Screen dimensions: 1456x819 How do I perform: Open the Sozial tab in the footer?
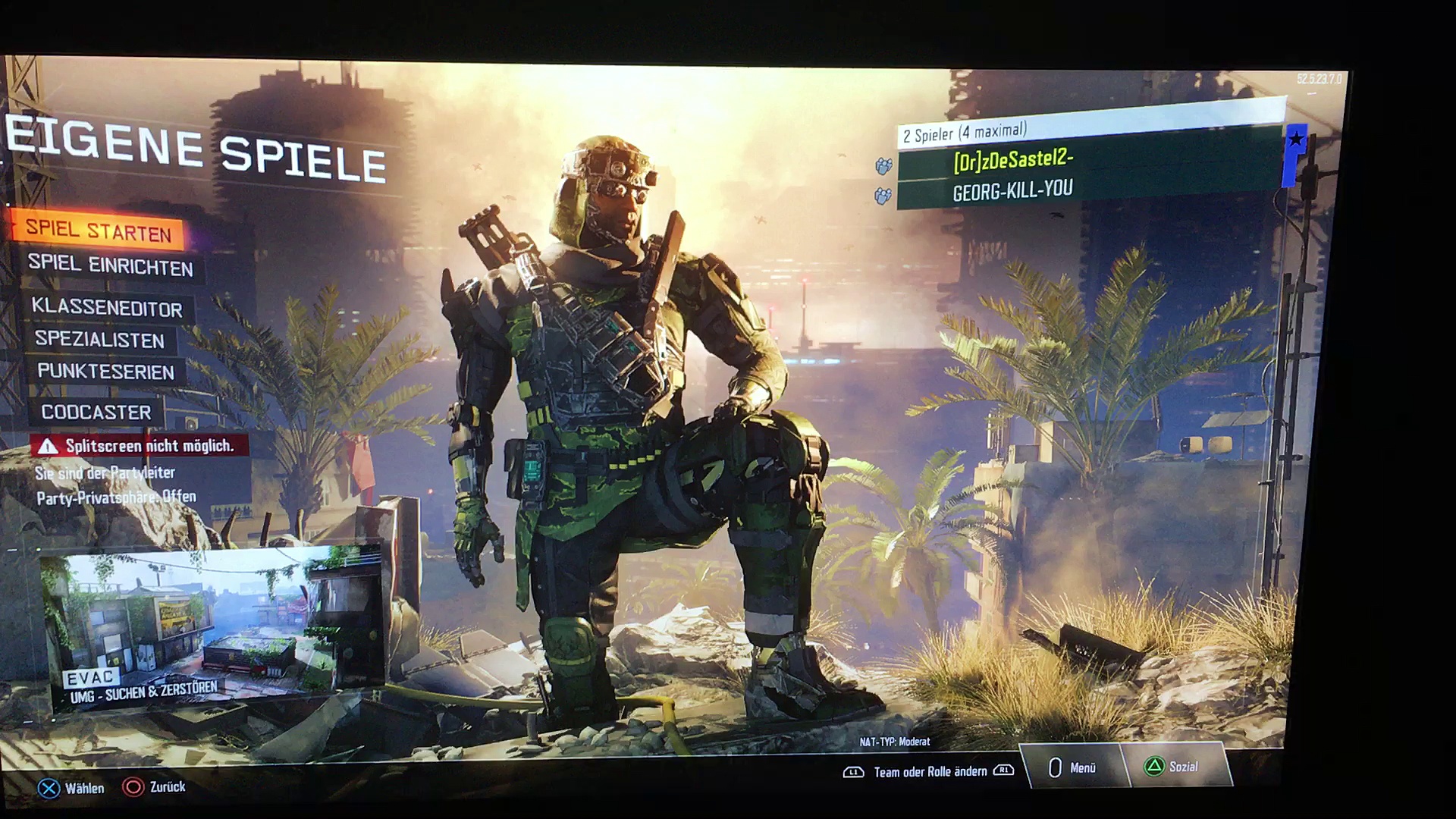pos(1174,767)
